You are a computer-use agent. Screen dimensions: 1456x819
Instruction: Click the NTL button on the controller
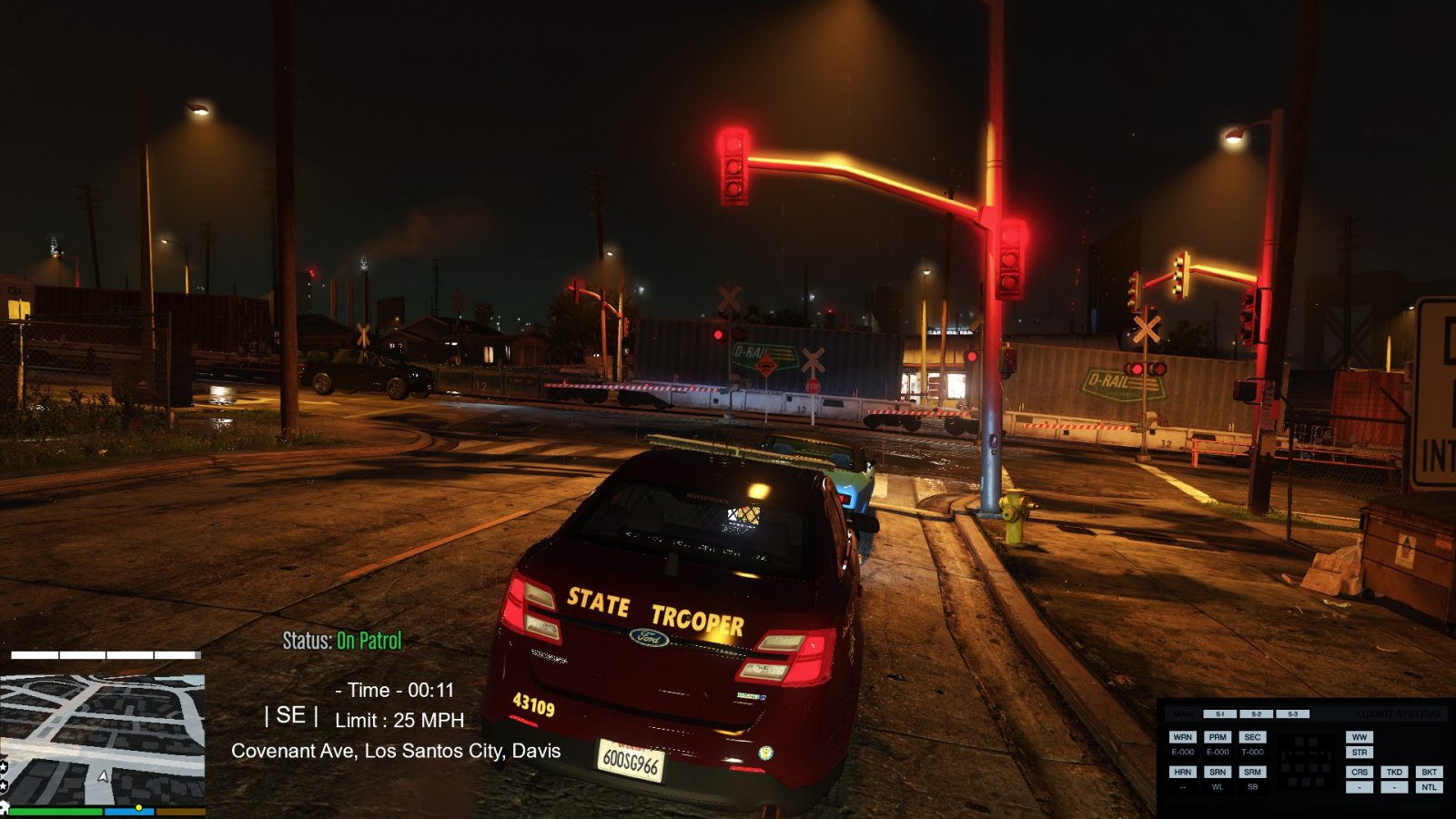[x=1429, y=787]
